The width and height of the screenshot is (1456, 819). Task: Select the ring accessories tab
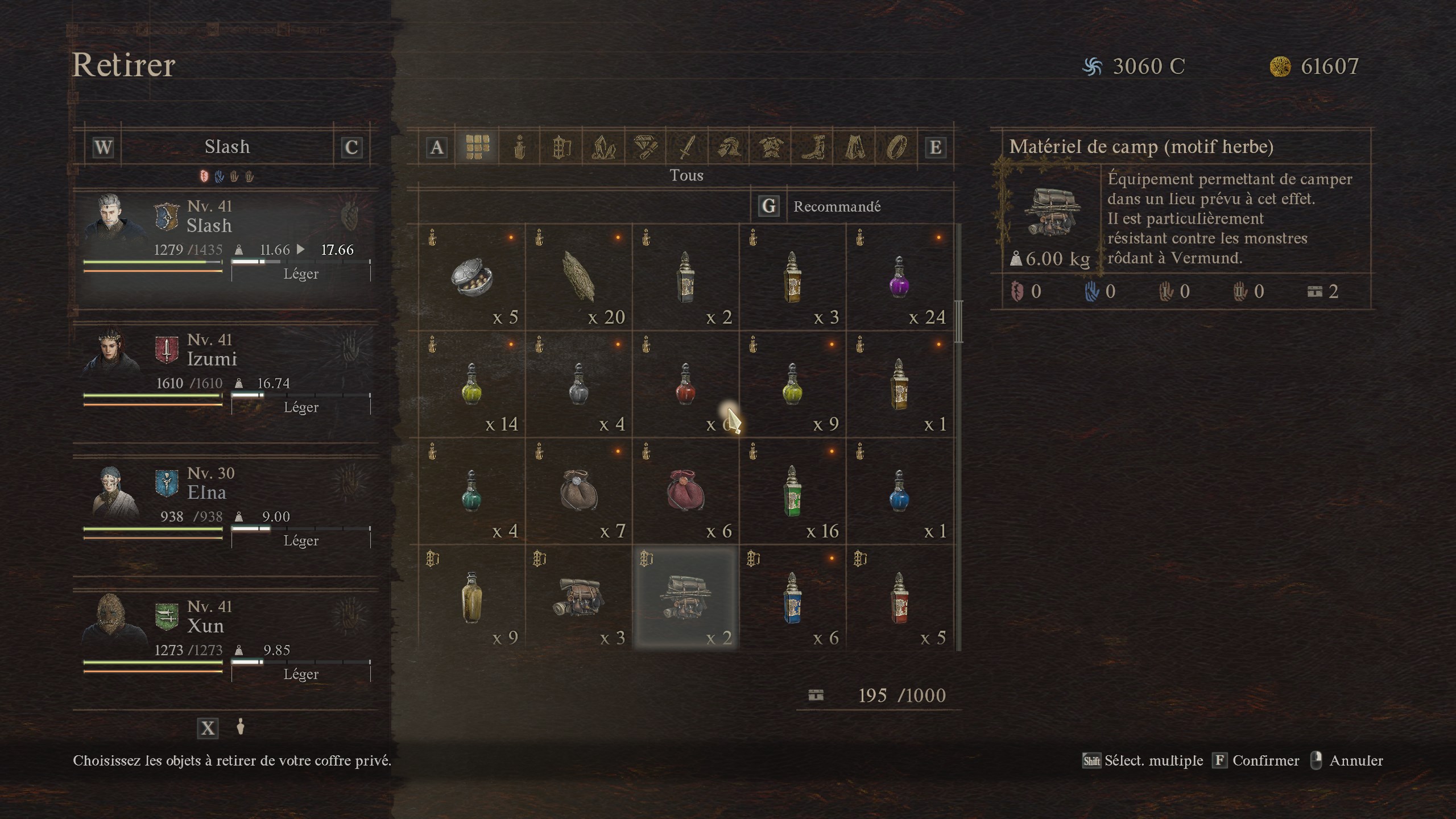(896, 148)
